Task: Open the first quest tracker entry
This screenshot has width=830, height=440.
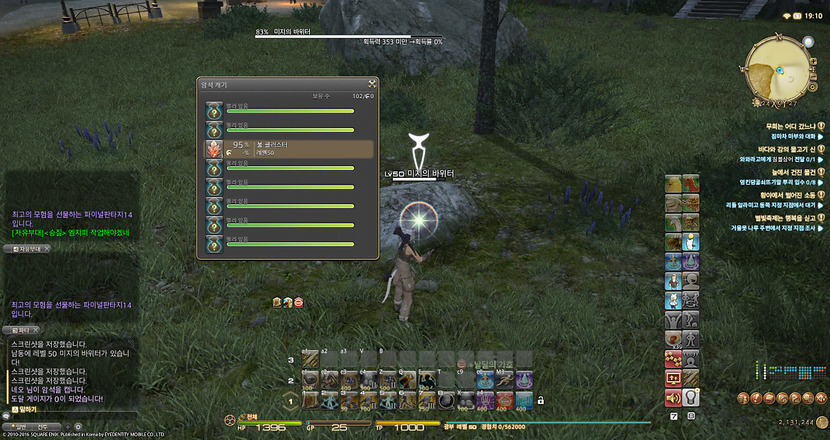Action: click(790, 125)
